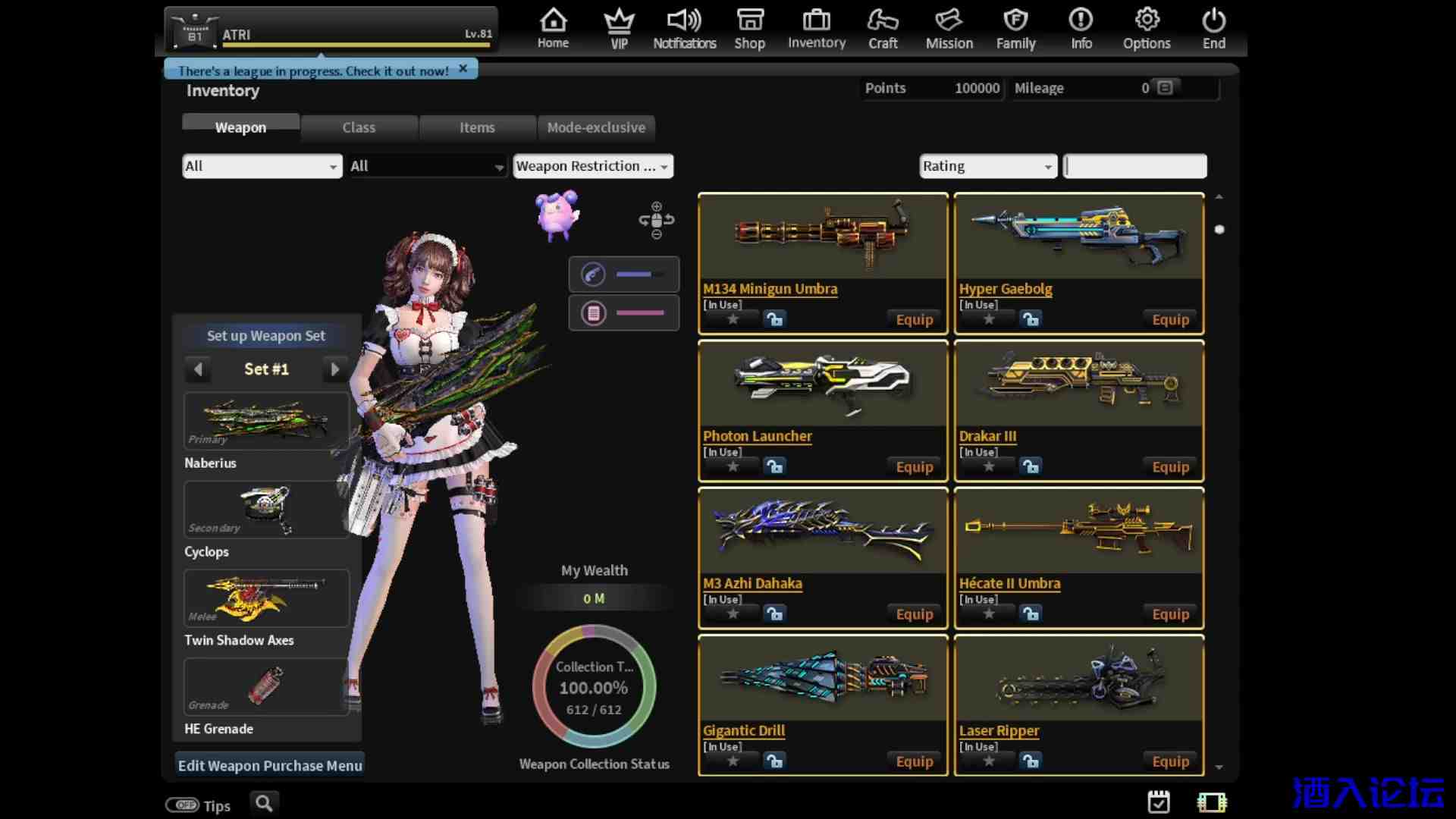Click the weapon search text field
Viewport: 1456px width, 819px height.
(x=1135, y=166)
